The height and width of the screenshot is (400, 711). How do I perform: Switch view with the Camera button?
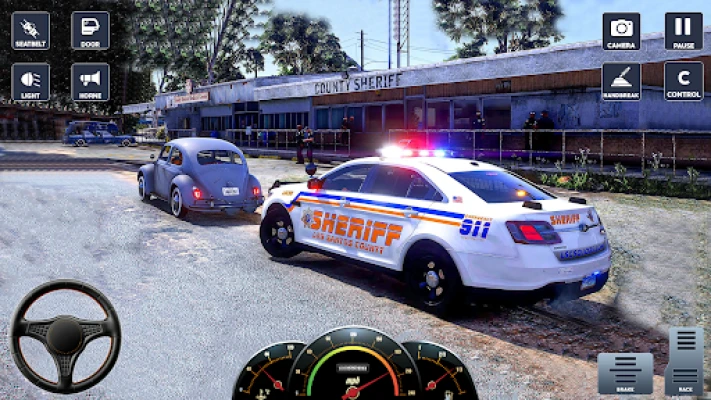[621, 31]
